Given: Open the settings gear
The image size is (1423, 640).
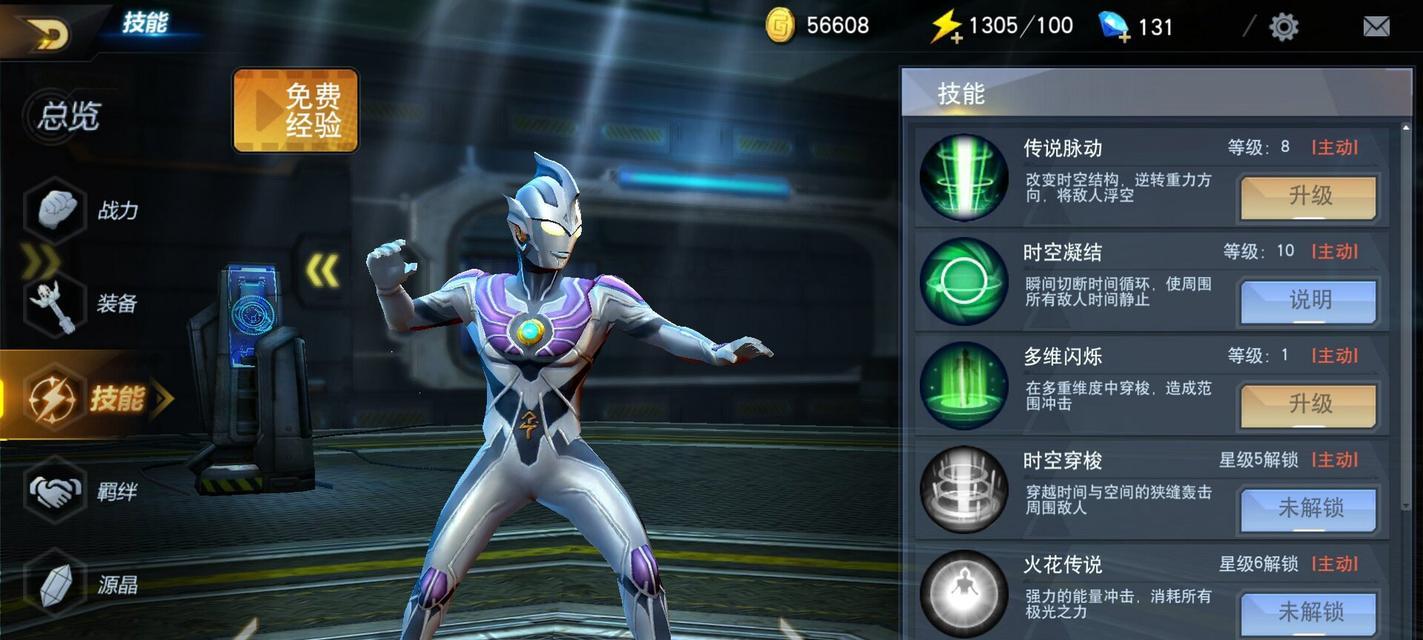Looking at the screenshot, I should click(1283, 27).
